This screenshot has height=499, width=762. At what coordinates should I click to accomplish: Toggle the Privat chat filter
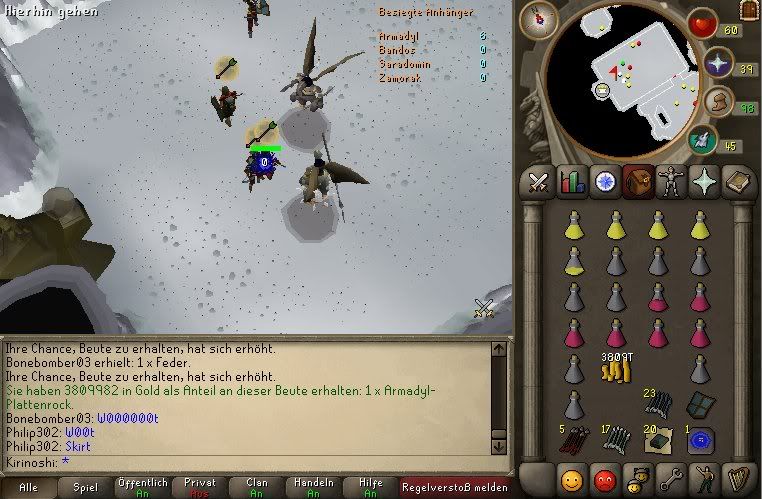(200, 488)
